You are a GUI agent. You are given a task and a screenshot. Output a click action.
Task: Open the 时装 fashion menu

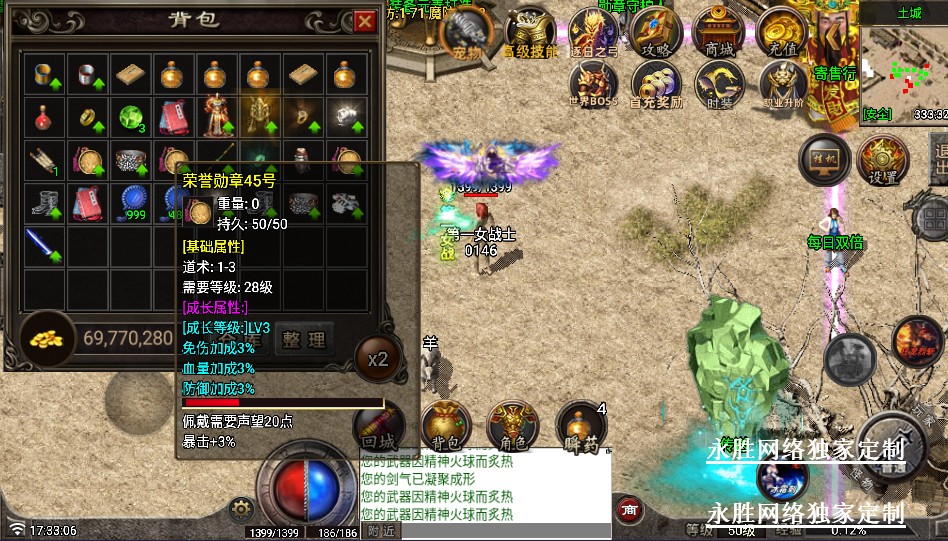pos(719,85)
